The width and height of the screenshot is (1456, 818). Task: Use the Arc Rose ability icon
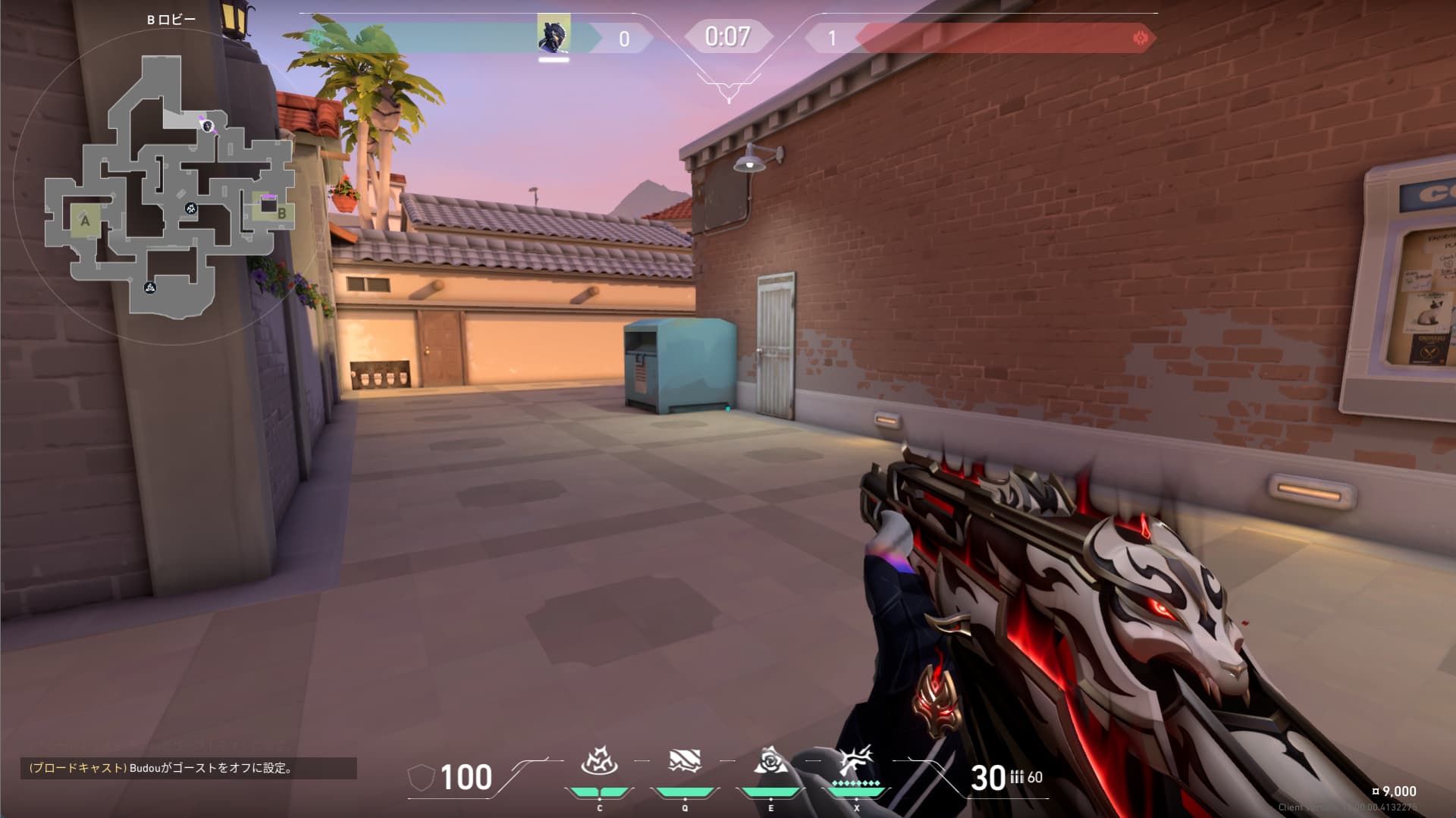770,760
